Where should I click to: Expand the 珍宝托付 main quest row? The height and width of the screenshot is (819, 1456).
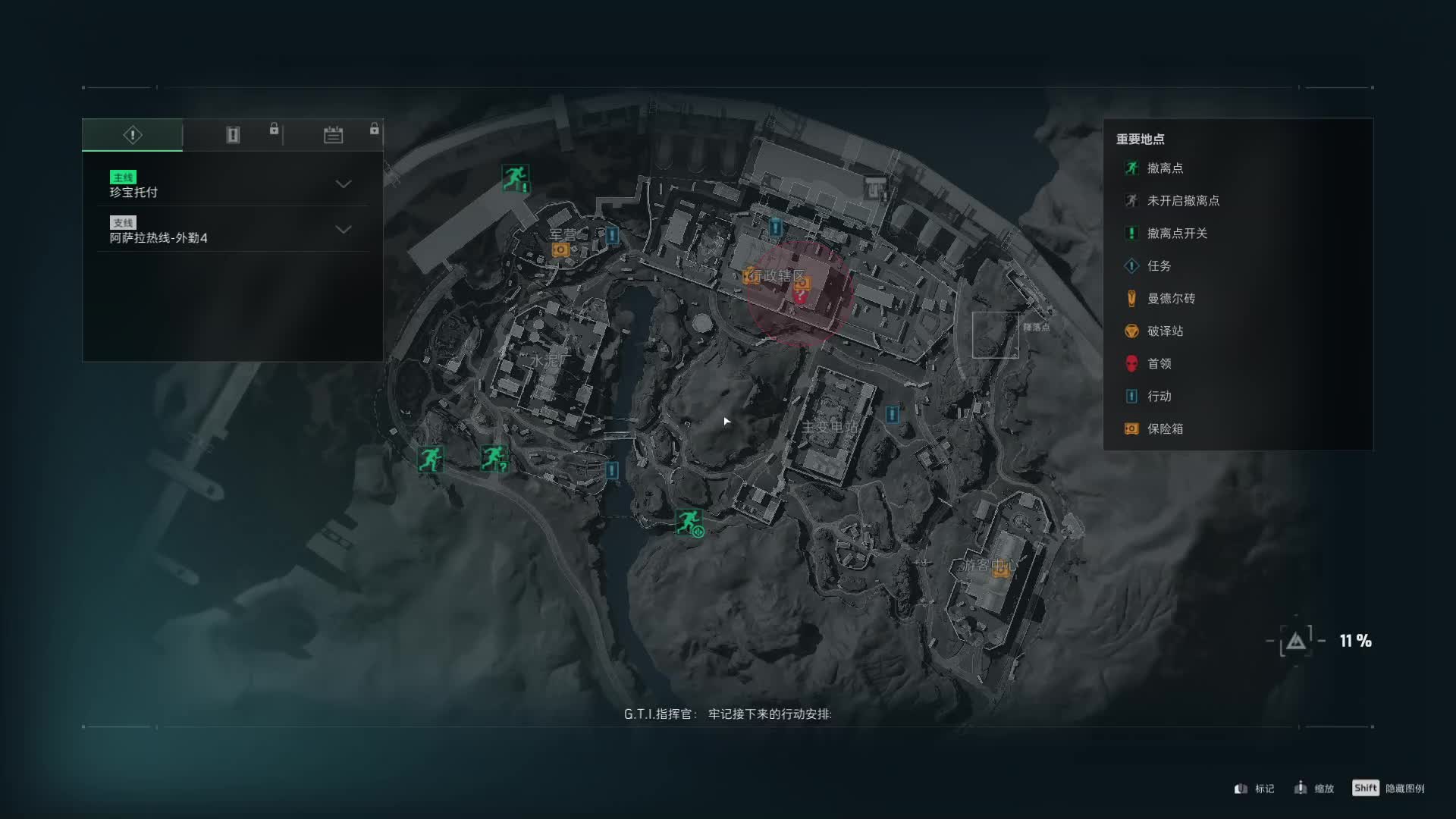click(343, 184)
